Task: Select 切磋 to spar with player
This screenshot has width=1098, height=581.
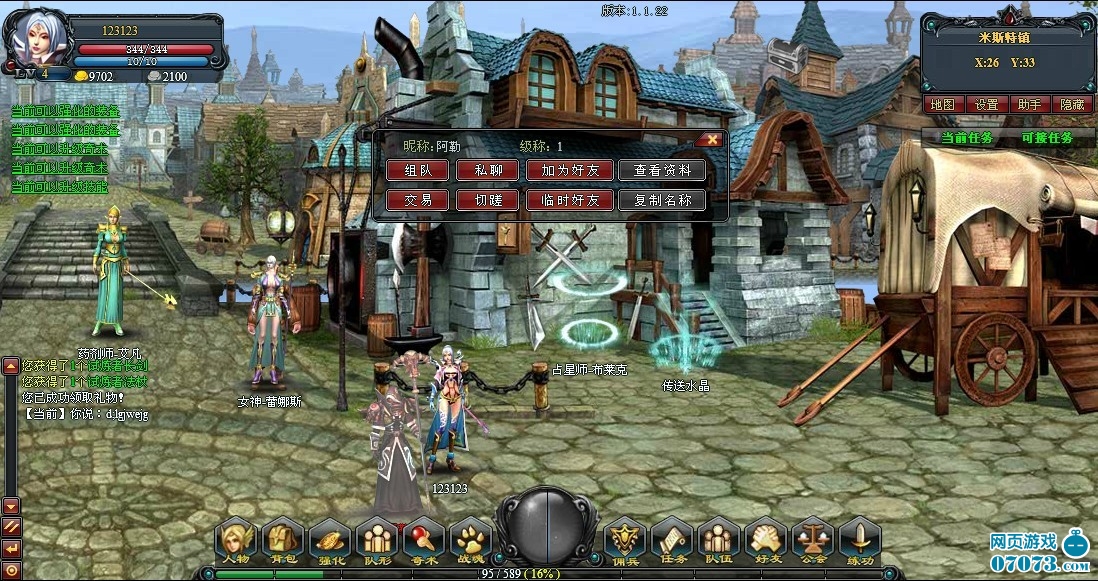Action: (x=487, y=200)
